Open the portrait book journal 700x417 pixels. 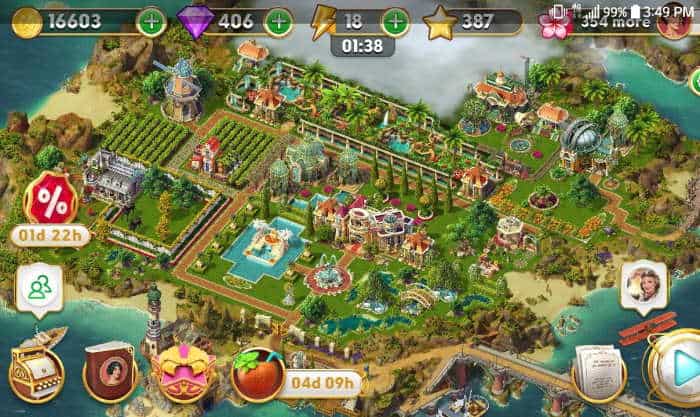(x=108, y=370)
